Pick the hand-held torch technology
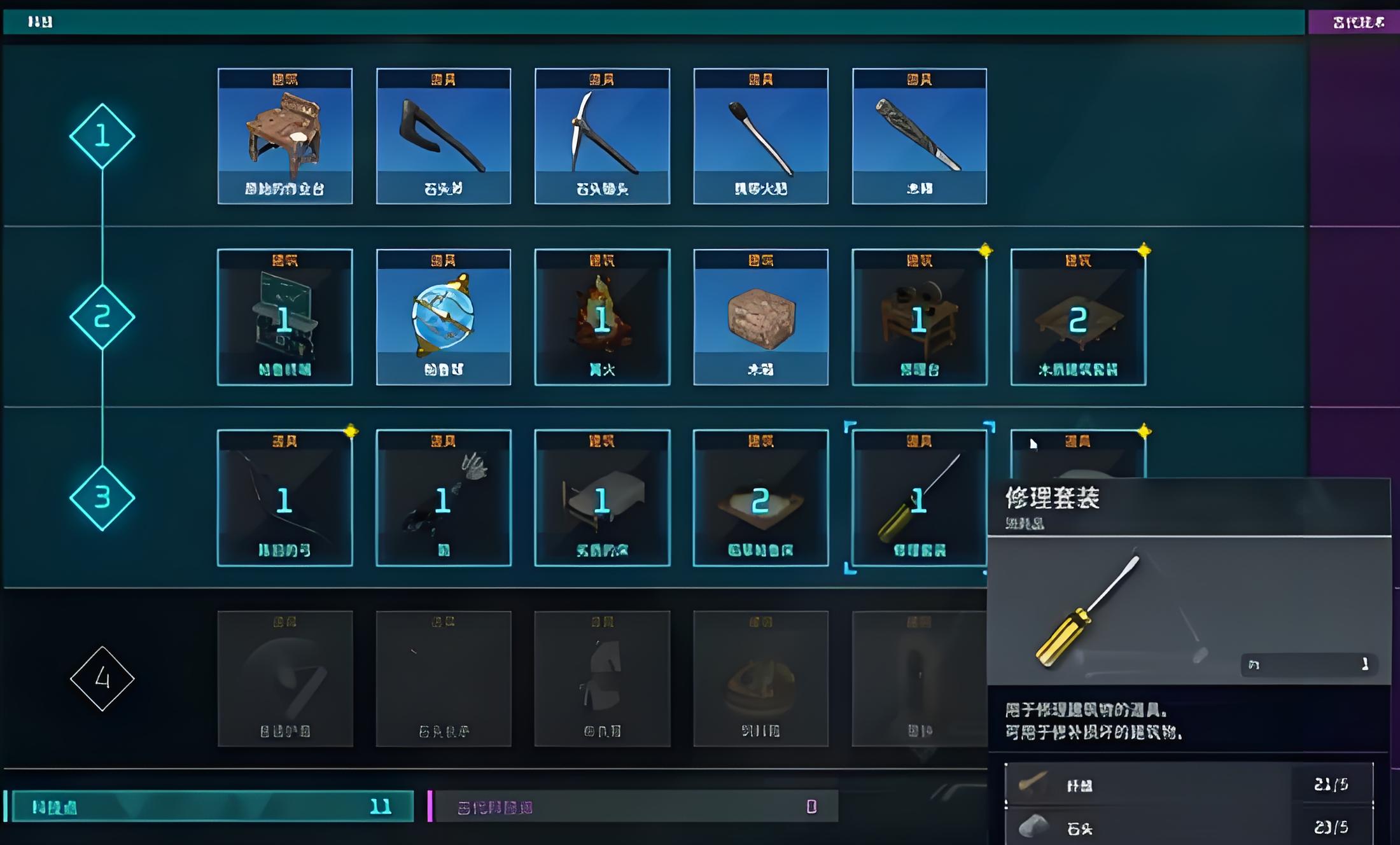This screenshot has height=845, width=1400. point(760,136)
